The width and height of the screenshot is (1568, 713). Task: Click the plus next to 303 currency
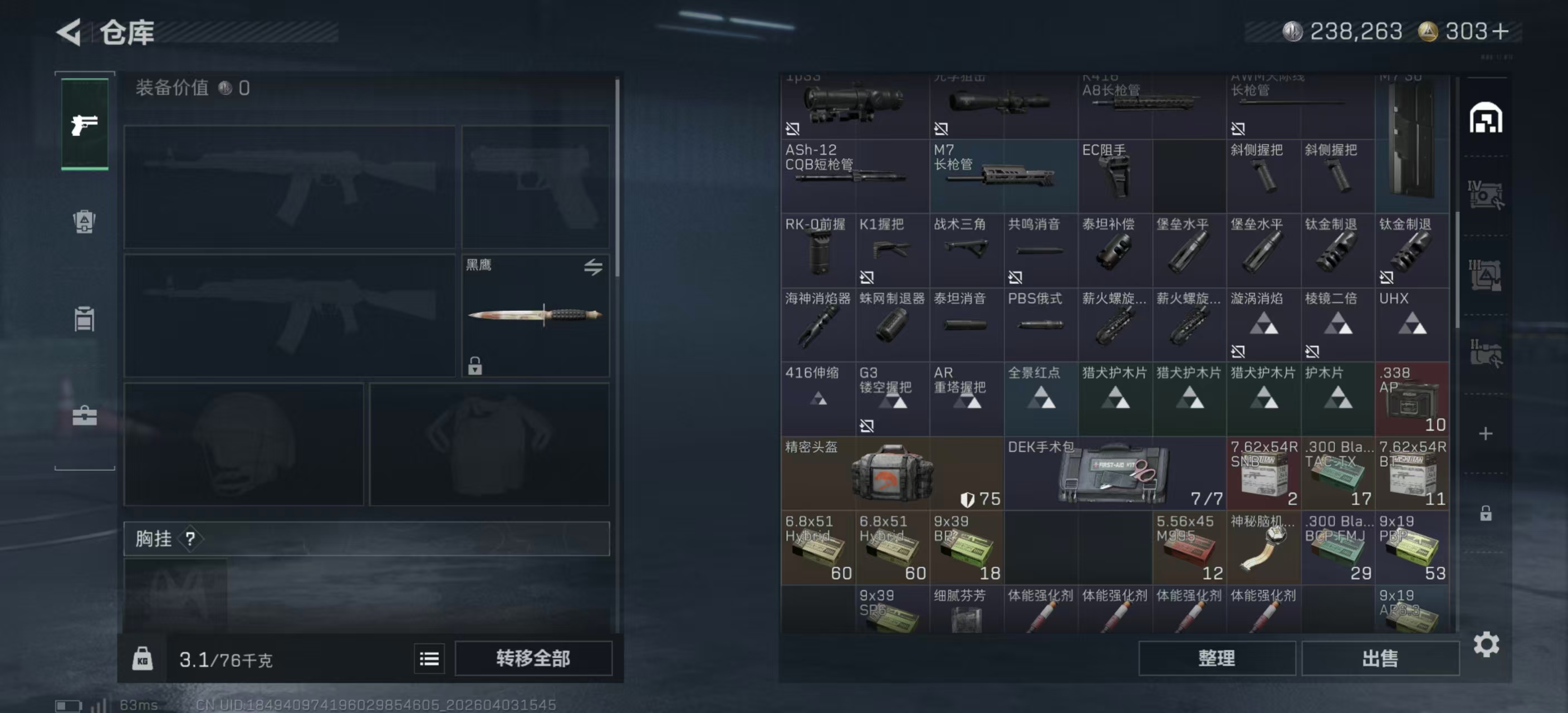(x=1501, y=31)
